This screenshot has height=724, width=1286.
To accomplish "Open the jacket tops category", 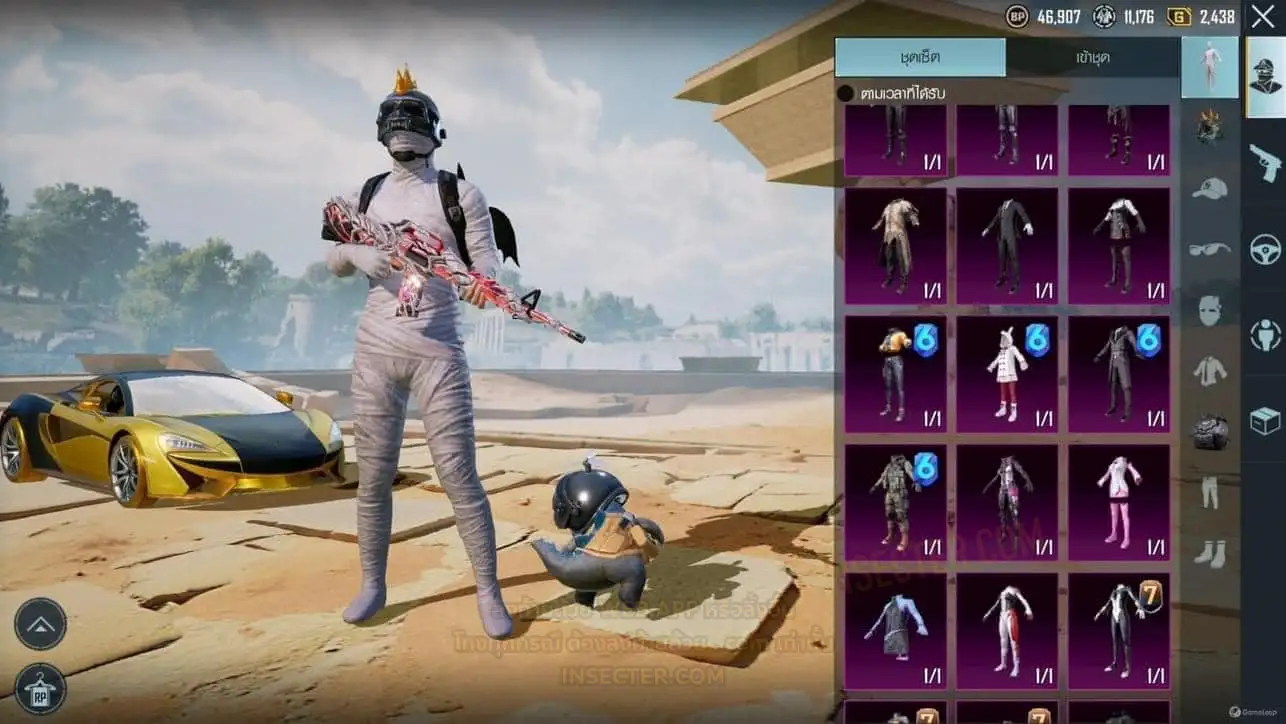I will [1210, 371].
